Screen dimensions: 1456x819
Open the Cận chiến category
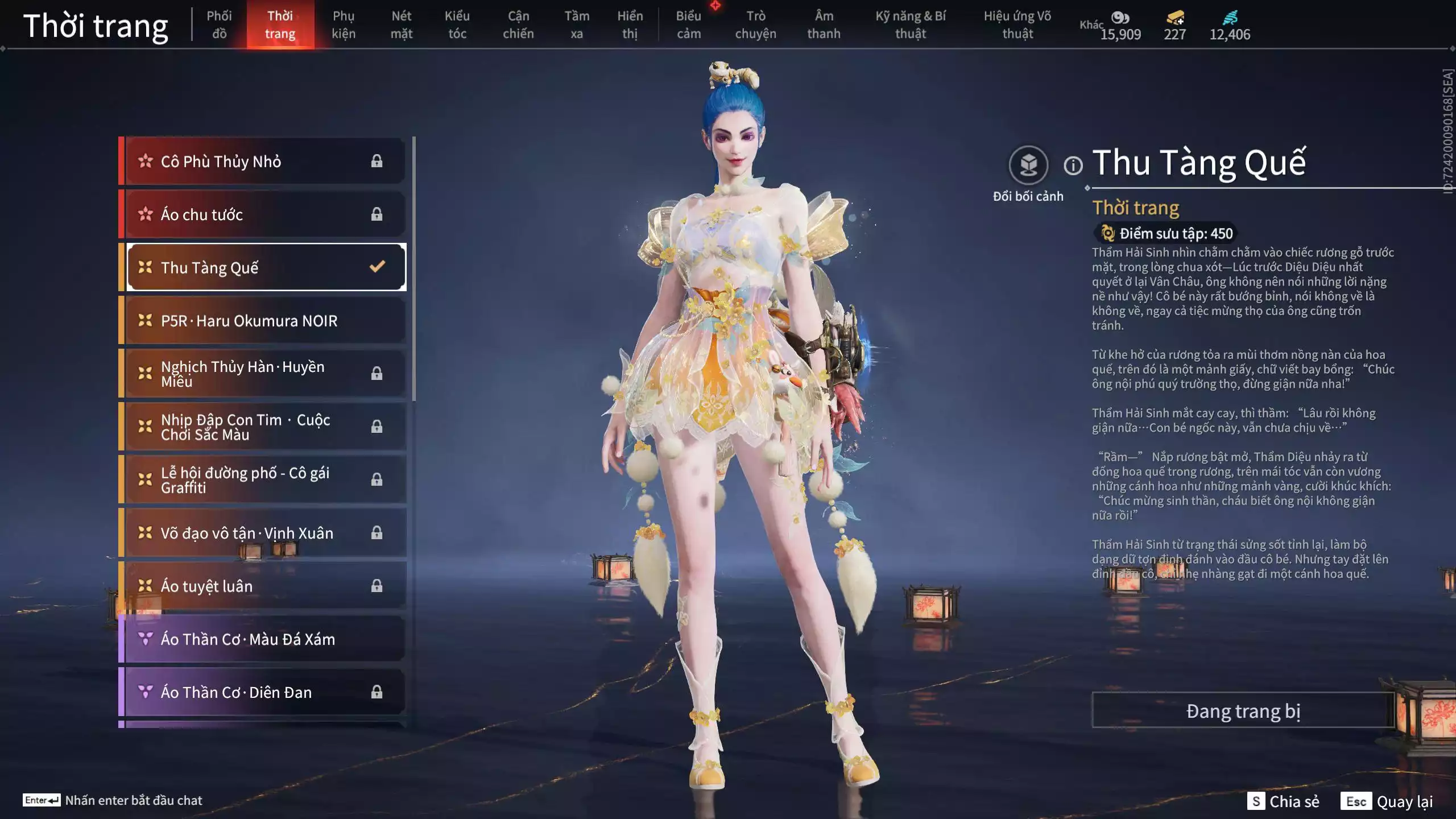point(518,25)
